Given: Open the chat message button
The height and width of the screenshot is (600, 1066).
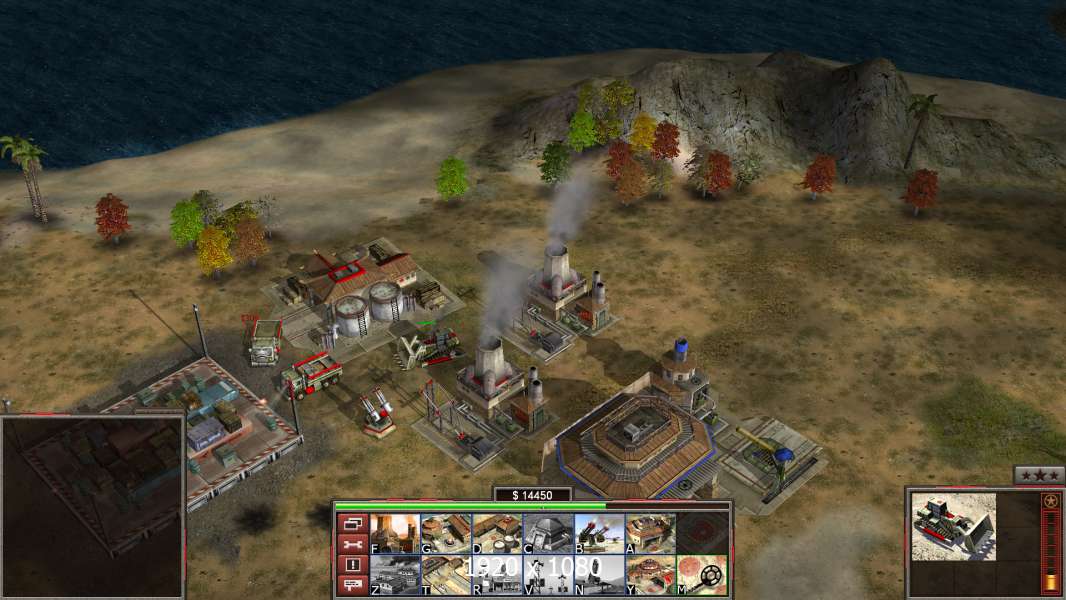Looking at the screenshot, I should [352, 585].
